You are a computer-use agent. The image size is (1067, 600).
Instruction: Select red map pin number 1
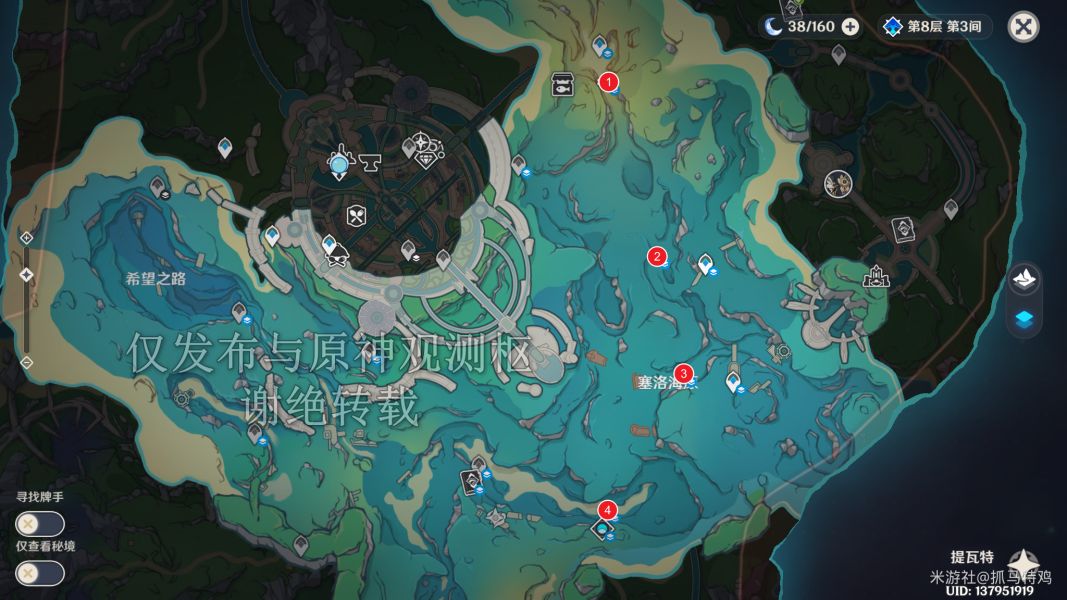tap(607, 82)
